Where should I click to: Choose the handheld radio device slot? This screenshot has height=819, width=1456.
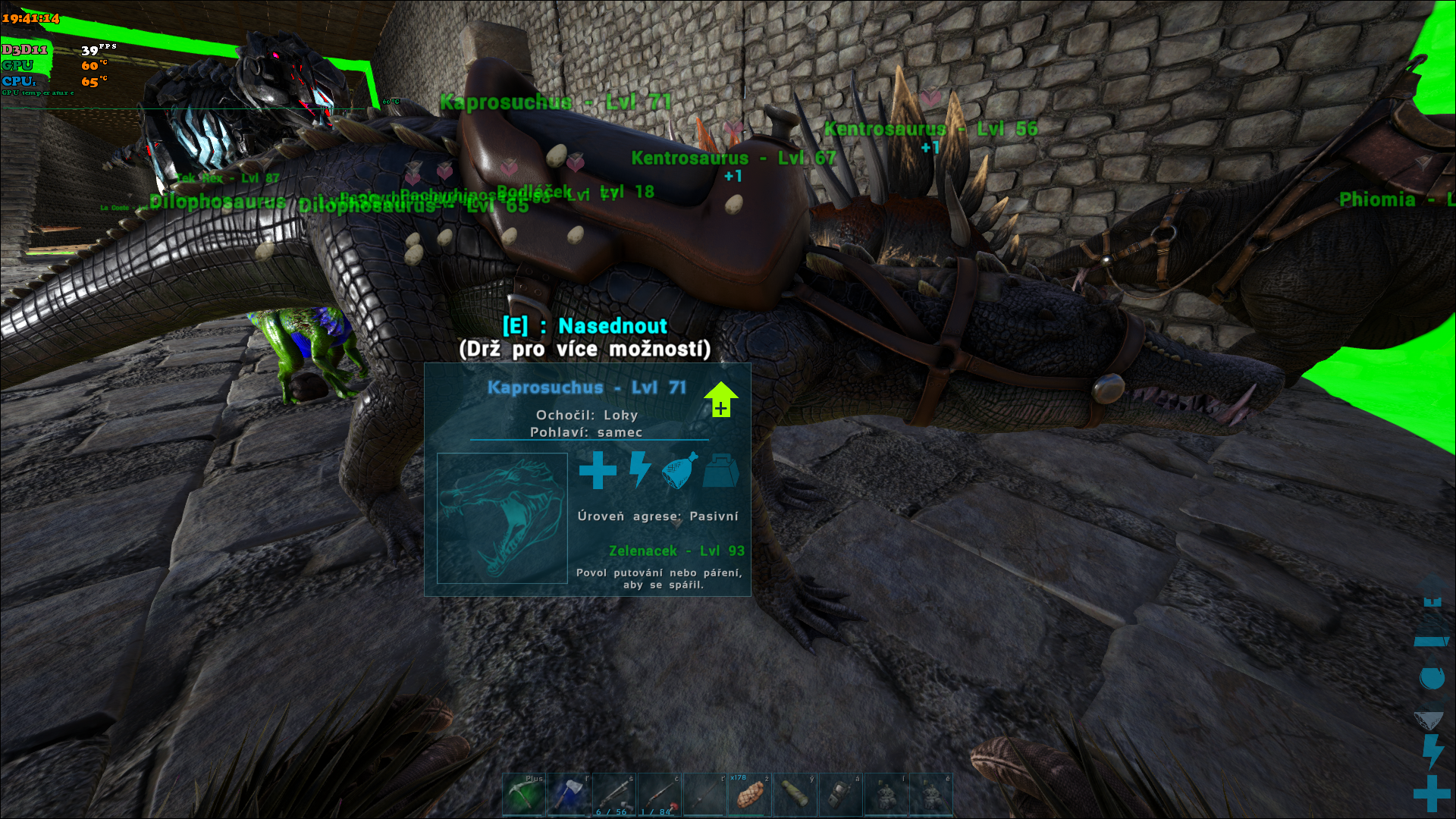tap(840, 795)
